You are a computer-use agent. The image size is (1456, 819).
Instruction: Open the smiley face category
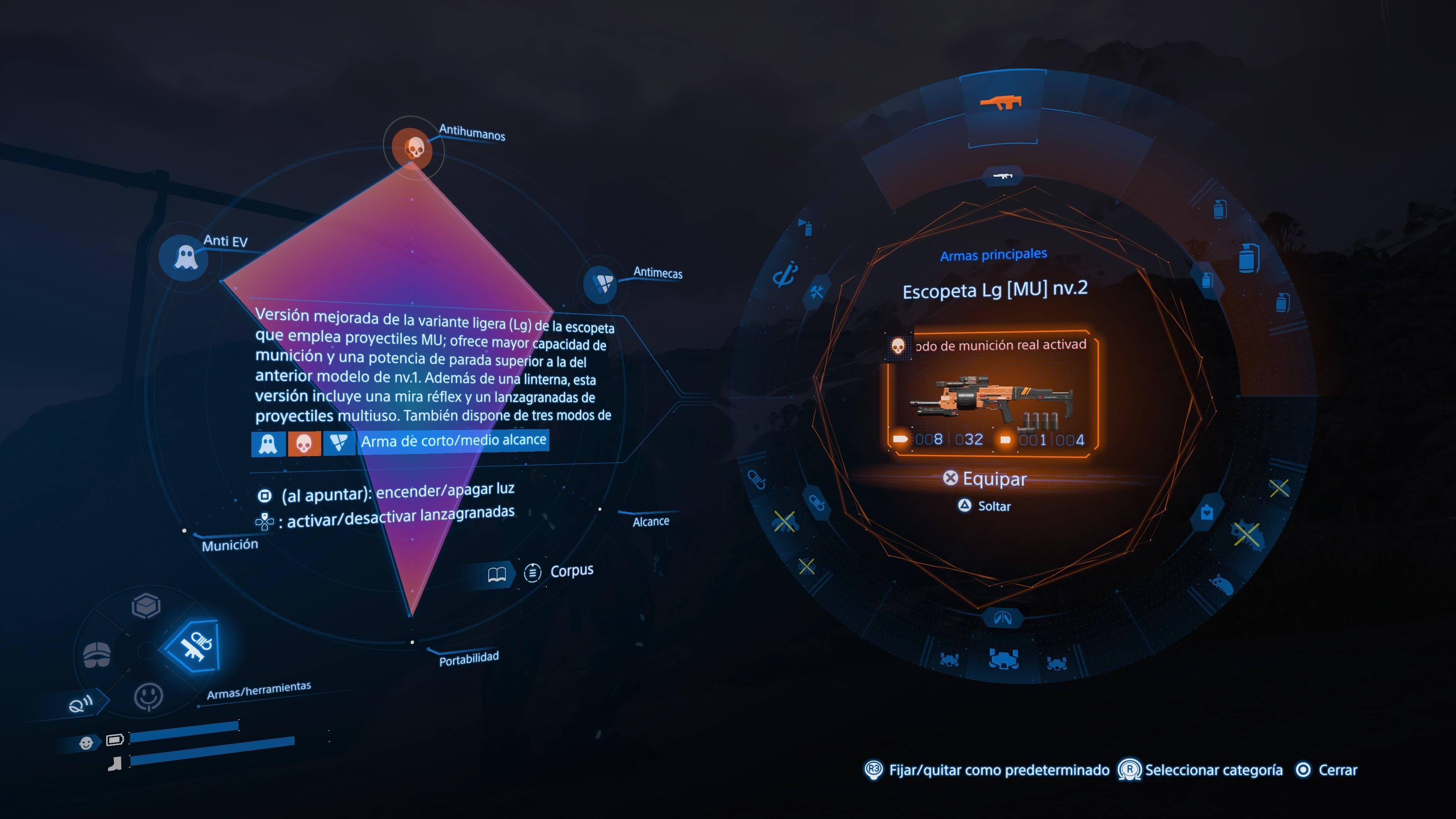pyautogui.click(x=148, y=697)
